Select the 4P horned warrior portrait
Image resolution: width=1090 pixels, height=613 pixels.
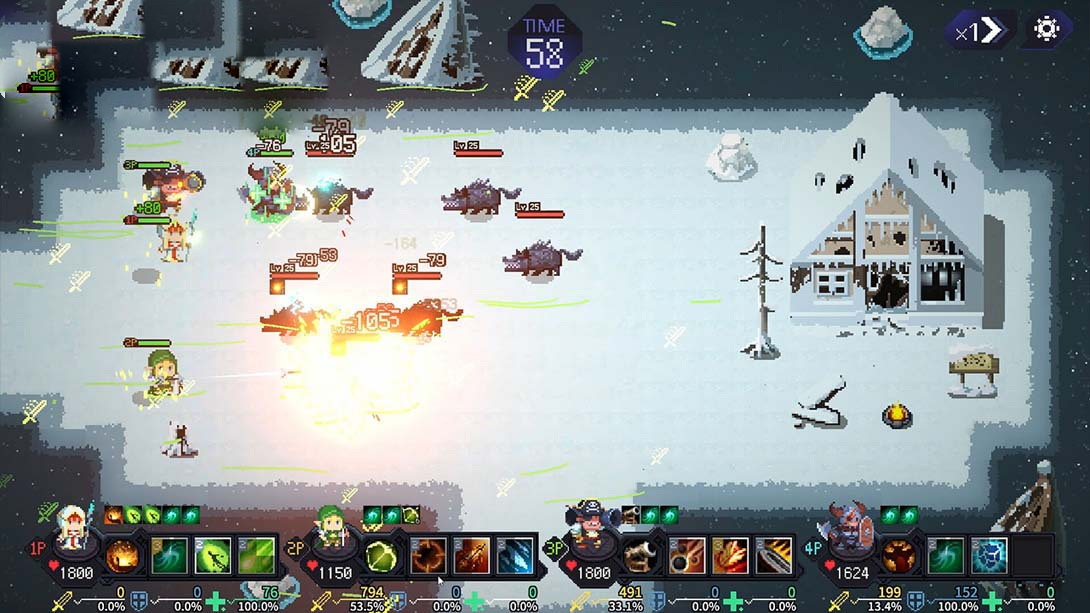[847, 533]
